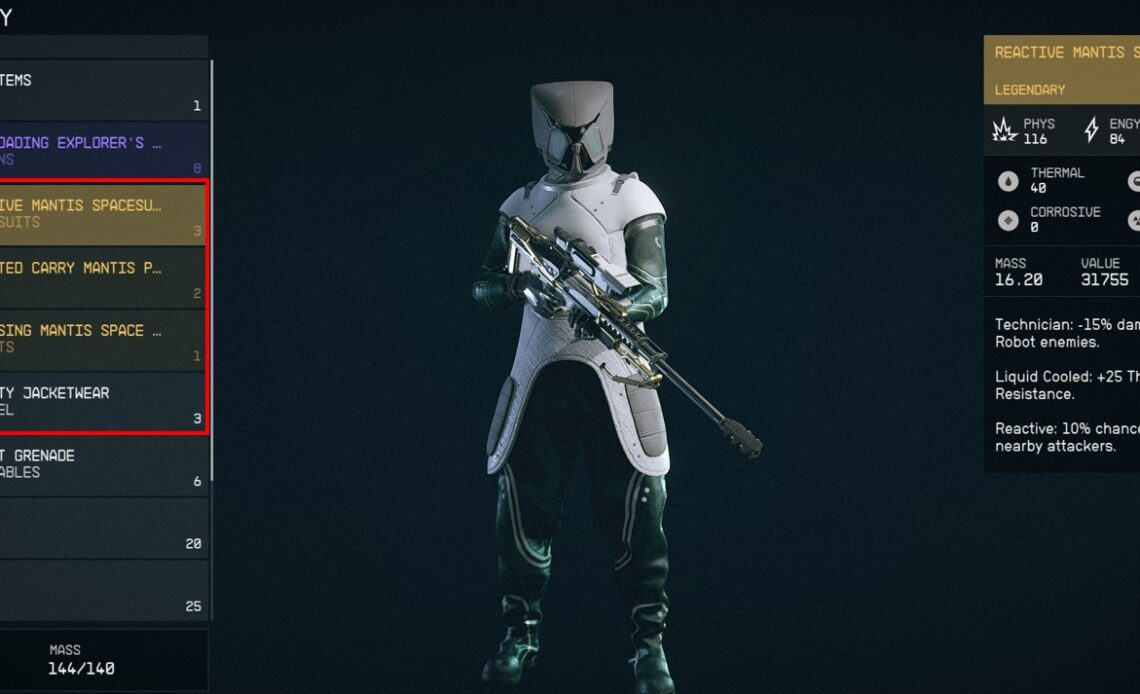Select the inventory row showing count 25
Image resolution: width=1140 pixels, height=694 pixels.
coord(100,590)
